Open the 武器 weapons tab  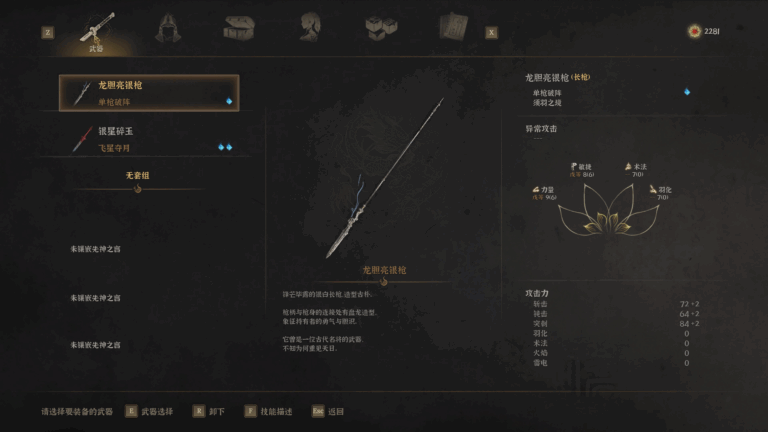(97, 29)
